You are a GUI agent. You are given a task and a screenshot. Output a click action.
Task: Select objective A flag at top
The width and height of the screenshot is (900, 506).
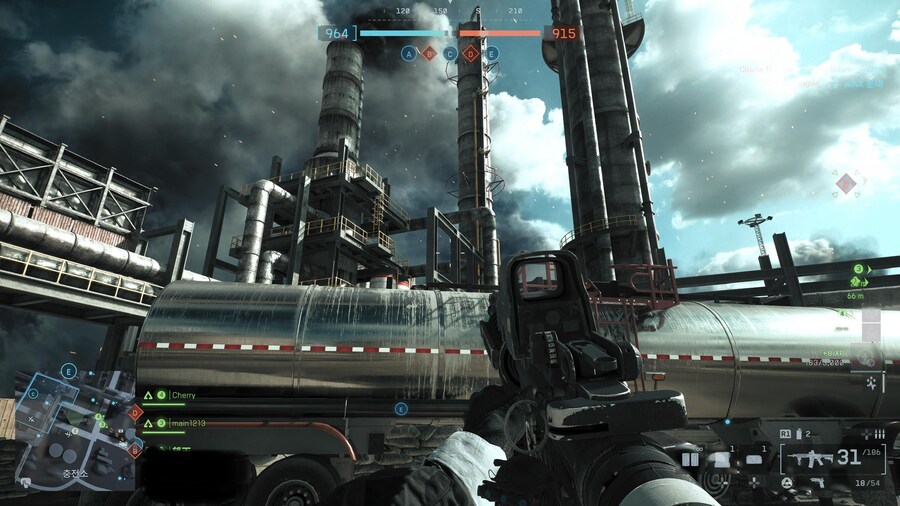pos(408,53)
